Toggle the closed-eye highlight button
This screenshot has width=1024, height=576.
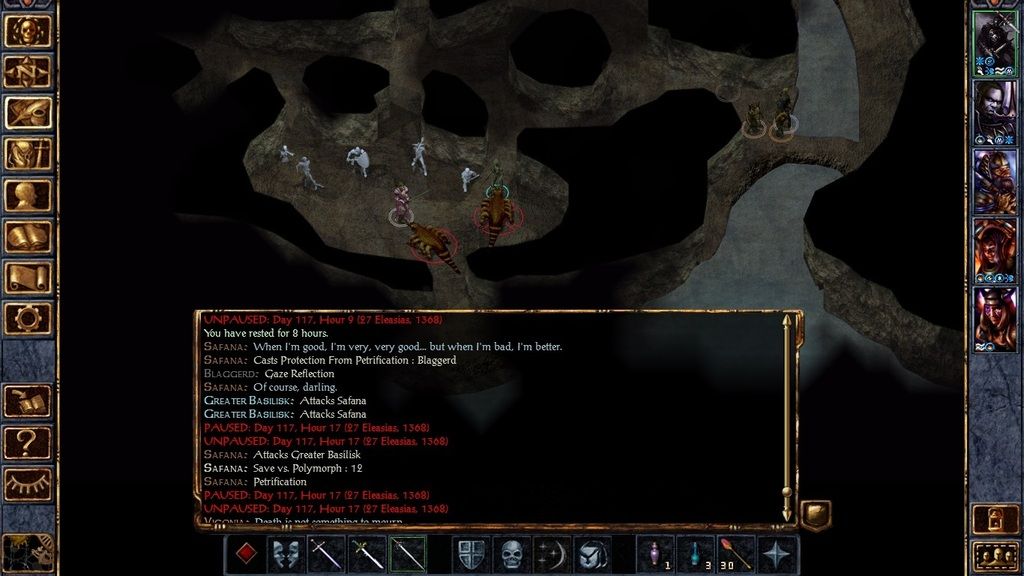(x=28, y=483)
